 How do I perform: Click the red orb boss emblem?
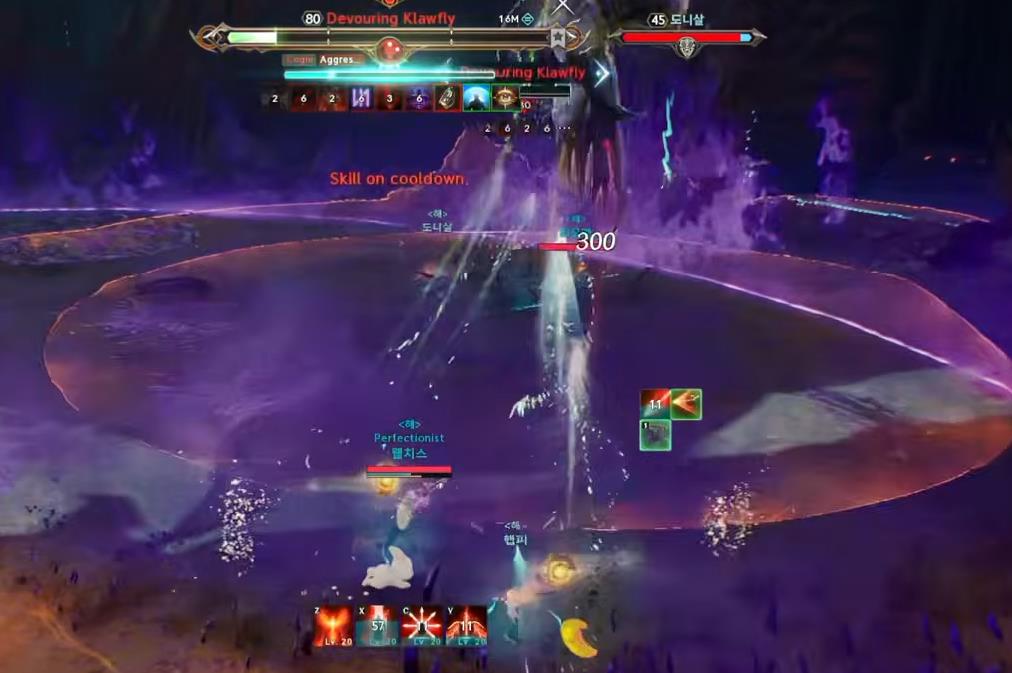(389, 48)
